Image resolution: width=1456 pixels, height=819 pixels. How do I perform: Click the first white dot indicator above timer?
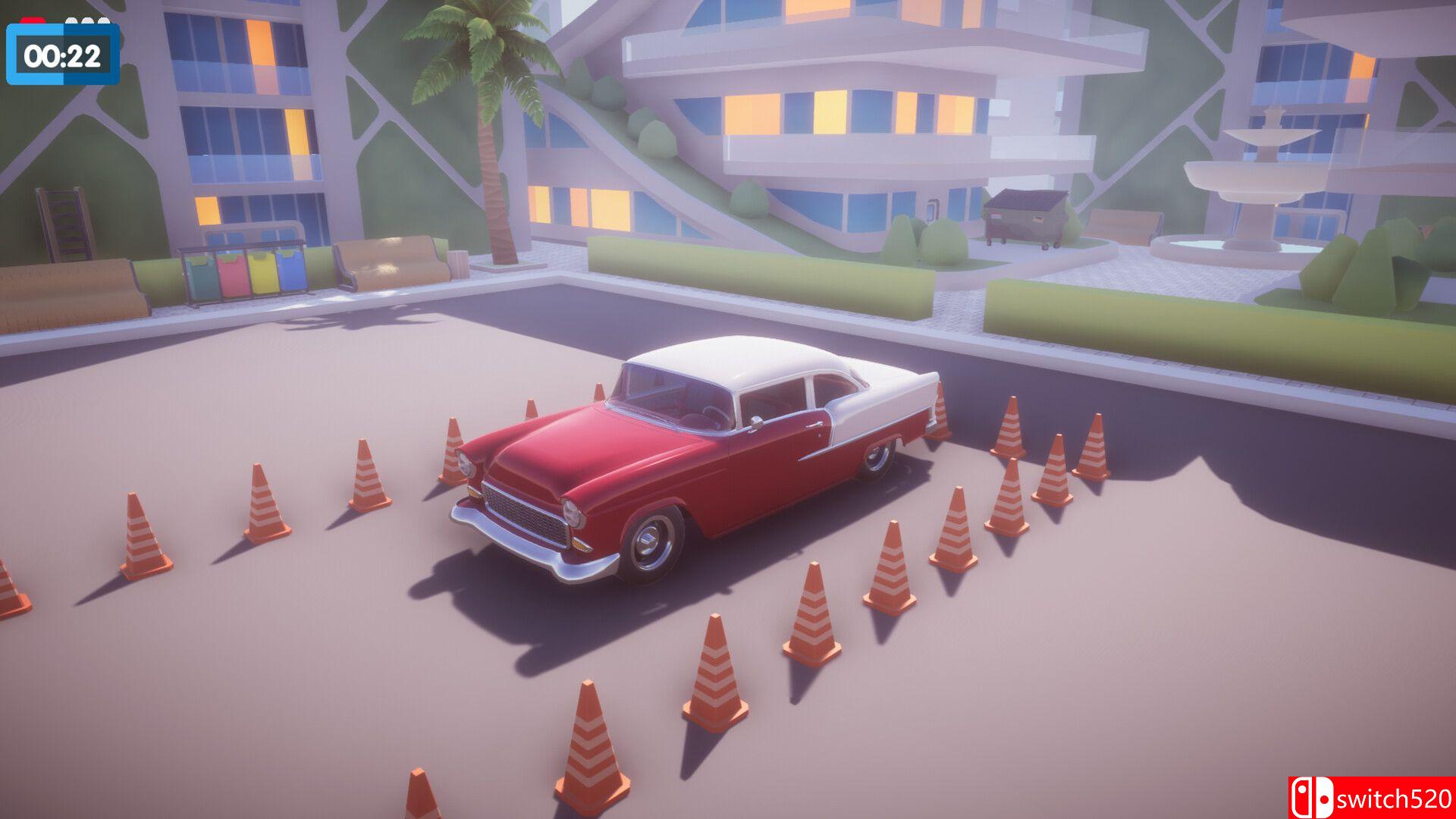[71, 20]
